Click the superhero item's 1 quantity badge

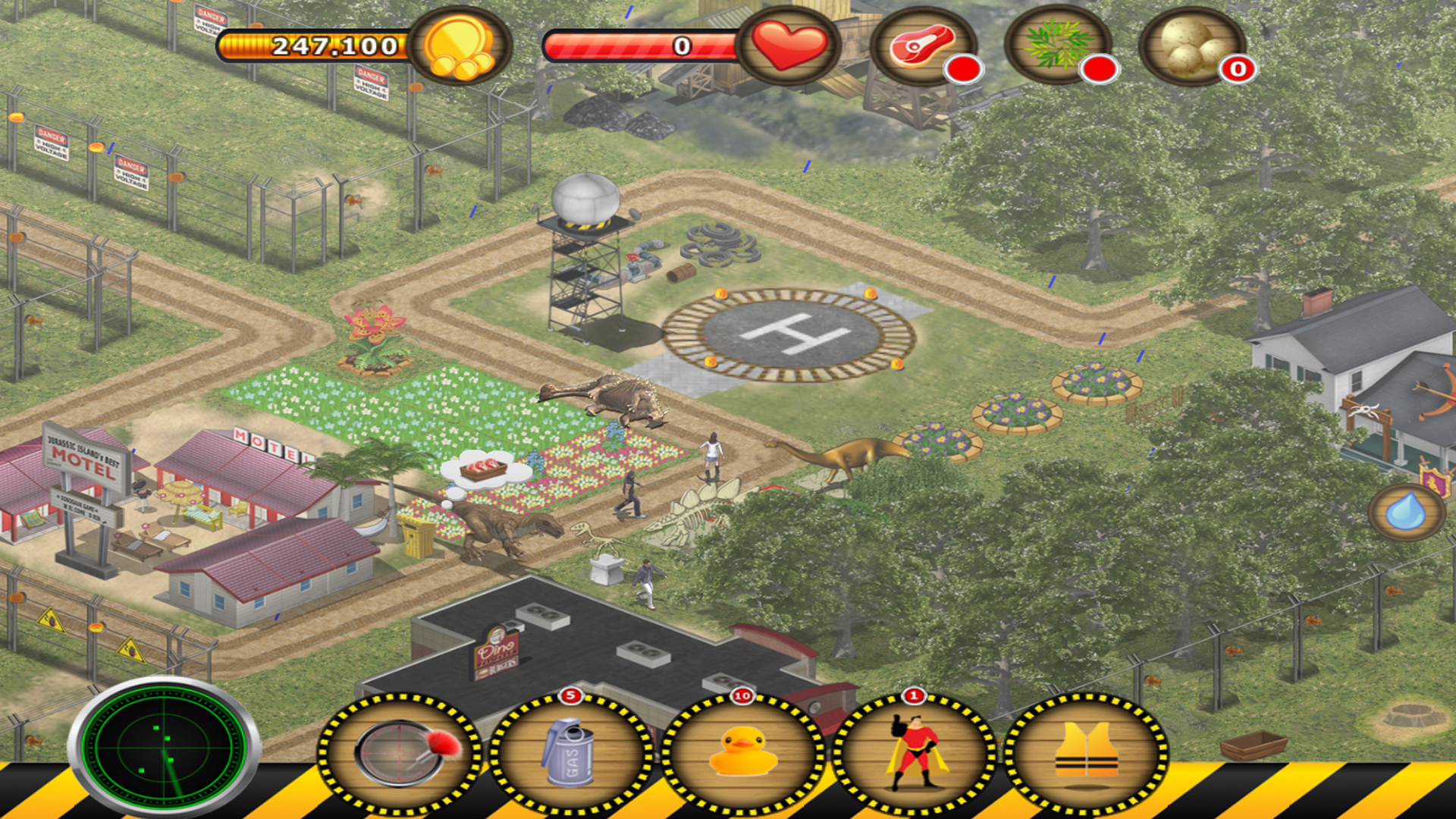click(913, 695)
